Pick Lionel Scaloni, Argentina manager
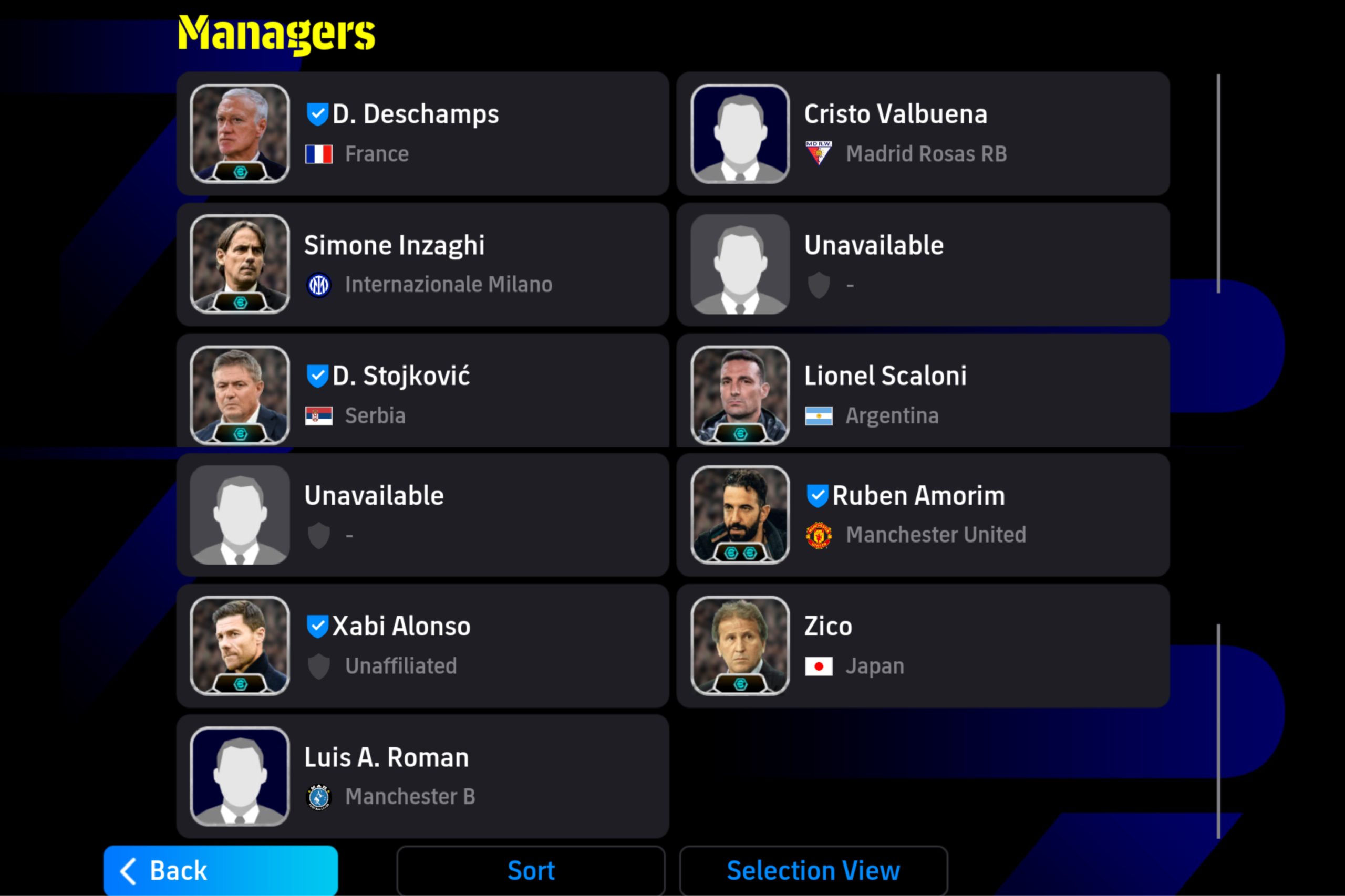1345x896 pixels. (x=923, y=395)
